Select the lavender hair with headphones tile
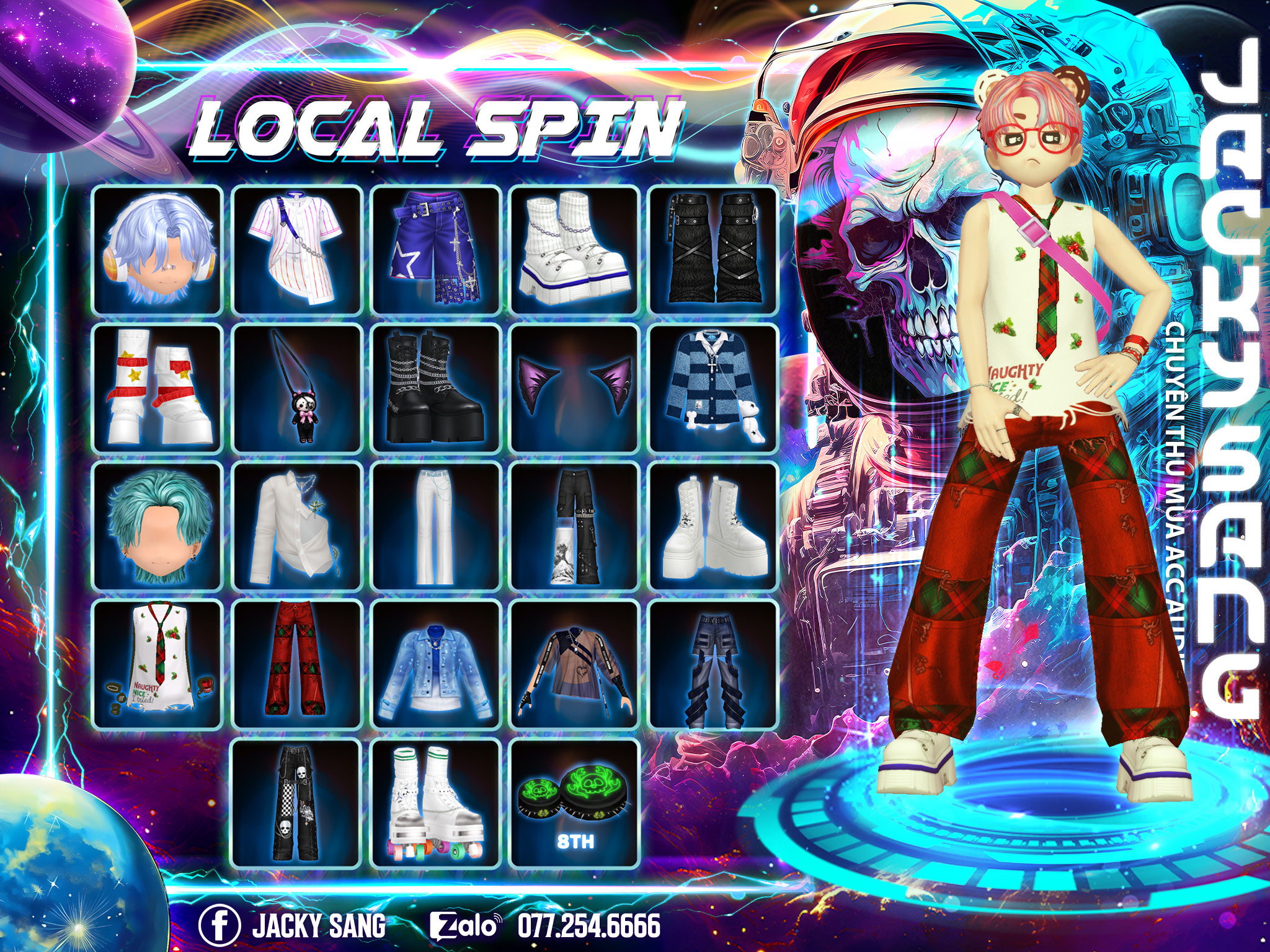 pyautogui.click(x=158, y=250)
